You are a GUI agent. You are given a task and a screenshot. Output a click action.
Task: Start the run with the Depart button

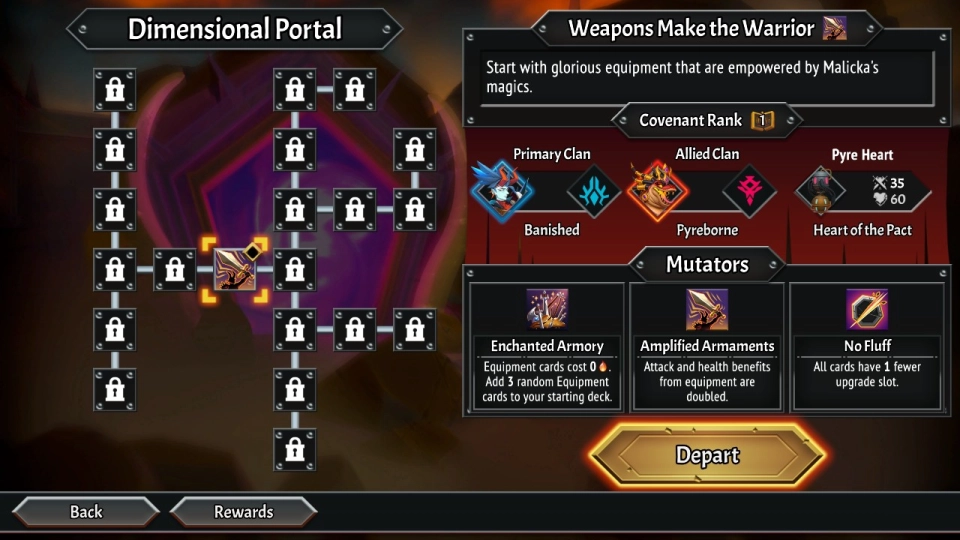[x=707, y=456]
